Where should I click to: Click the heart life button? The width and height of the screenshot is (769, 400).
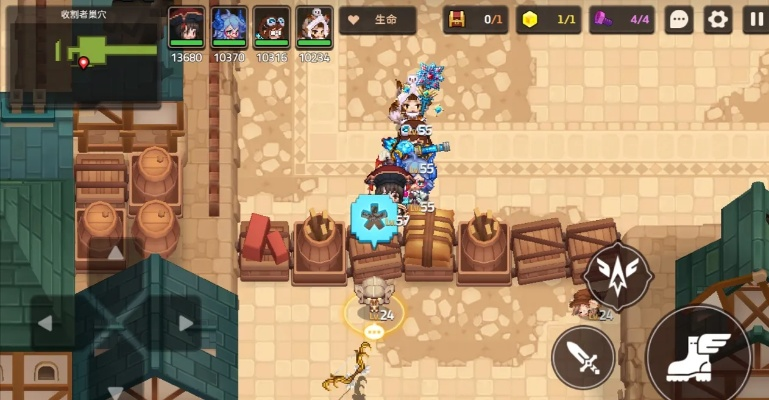coord(377,20)
